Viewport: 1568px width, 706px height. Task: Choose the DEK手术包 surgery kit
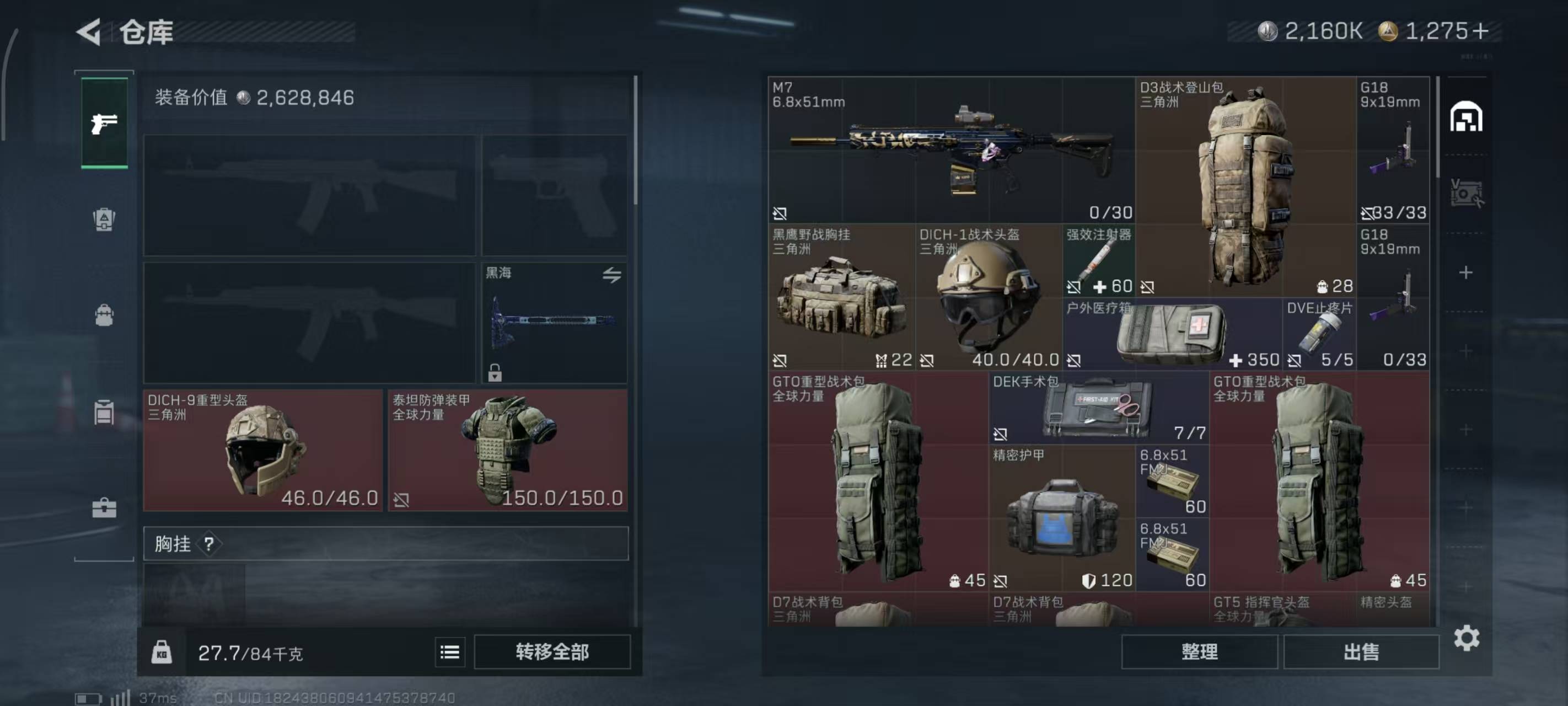pos(1099,407)
